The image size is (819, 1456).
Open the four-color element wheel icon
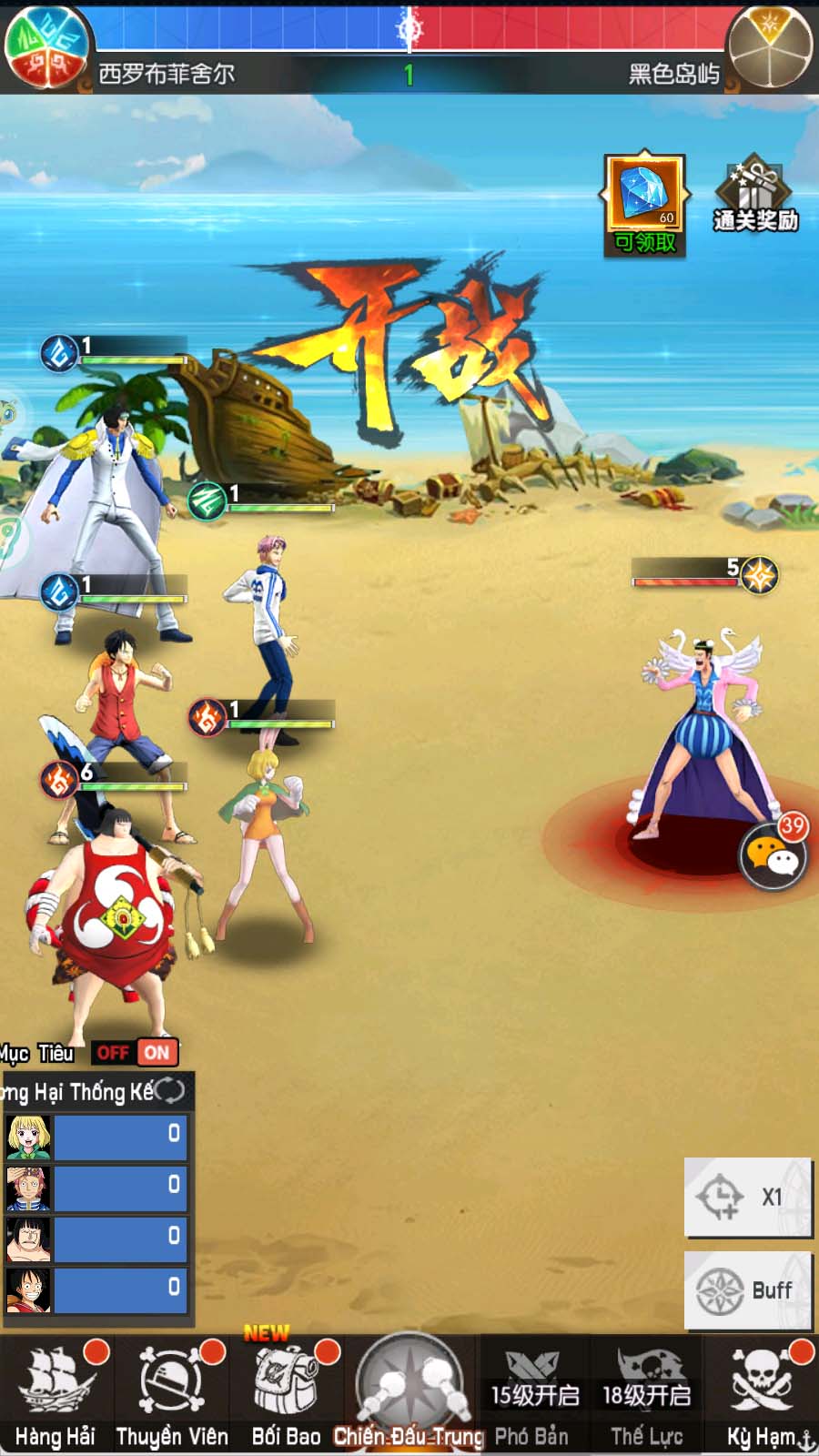[x=45, y=47]
